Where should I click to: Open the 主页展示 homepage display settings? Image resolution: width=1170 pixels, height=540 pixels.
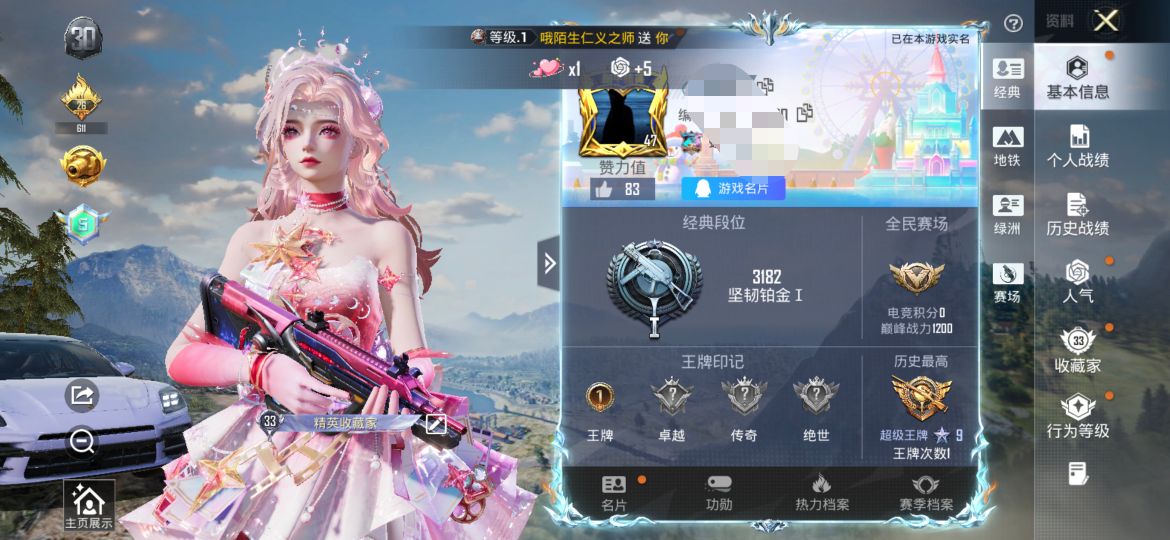[89, 505]
